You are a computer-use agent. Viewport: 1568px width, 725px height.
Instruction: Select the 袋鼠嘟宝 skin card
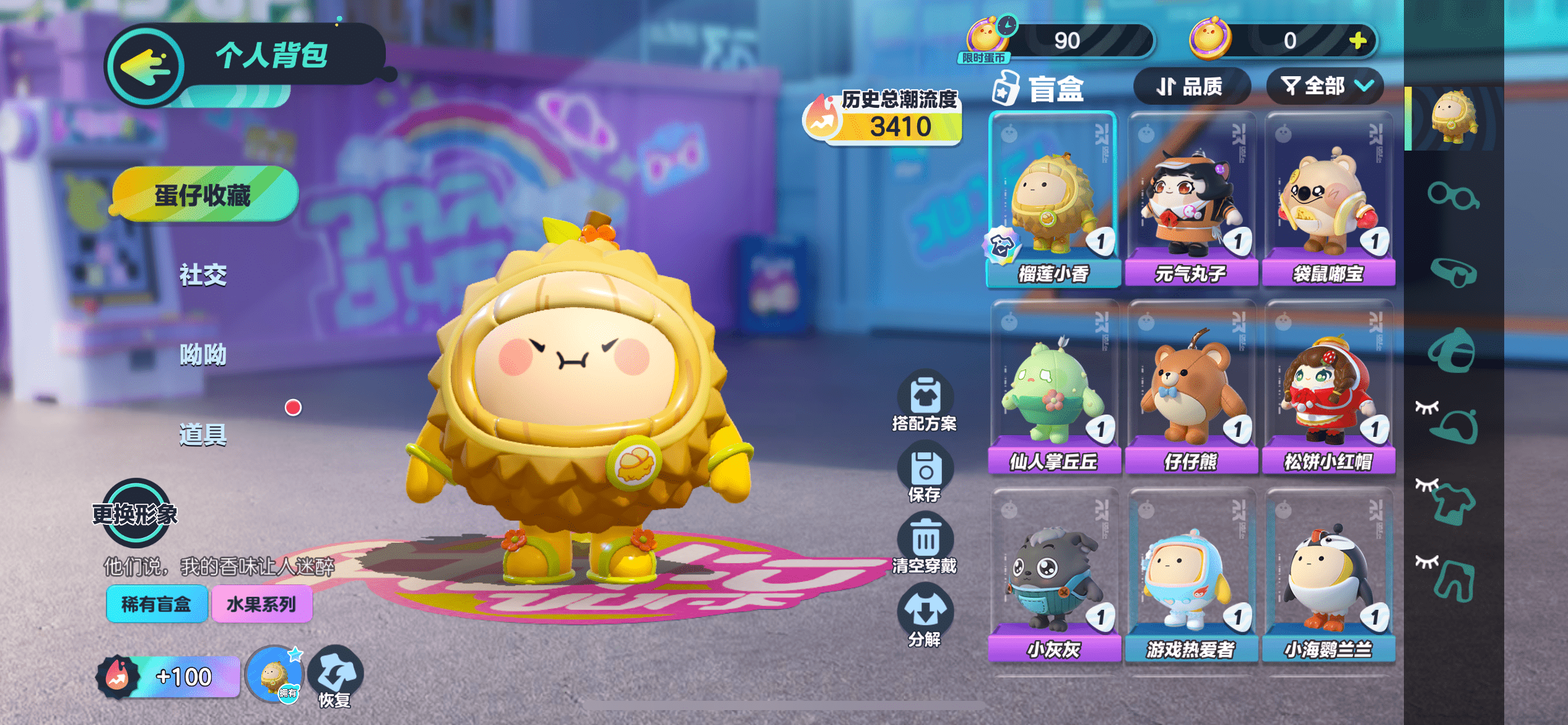pos(1328,200)
